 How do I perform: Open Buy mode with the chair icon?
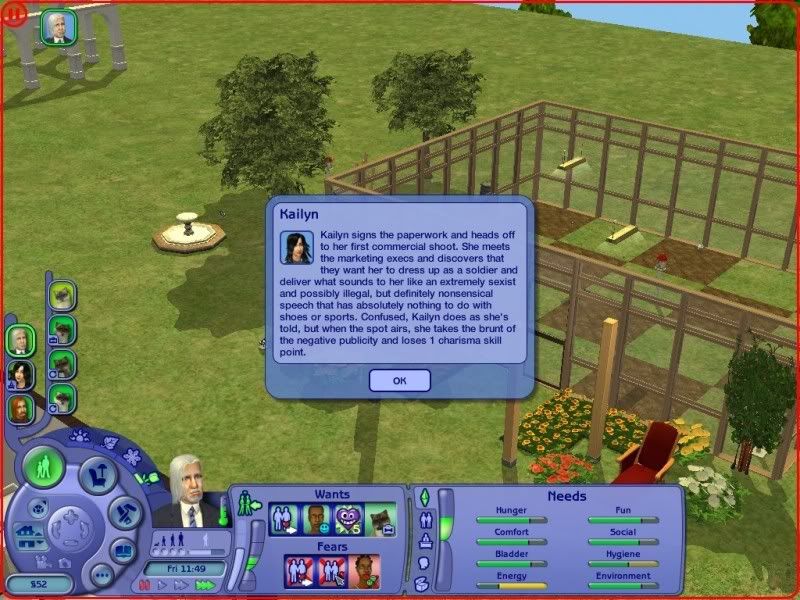(x=97, y=476)
